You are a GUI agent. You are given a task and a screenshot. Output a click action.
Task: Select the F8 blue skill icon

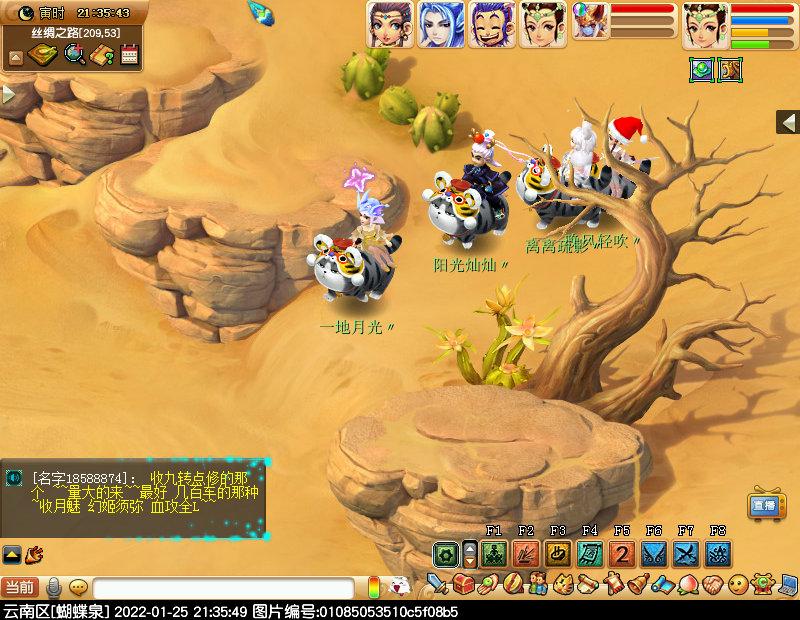718,553
